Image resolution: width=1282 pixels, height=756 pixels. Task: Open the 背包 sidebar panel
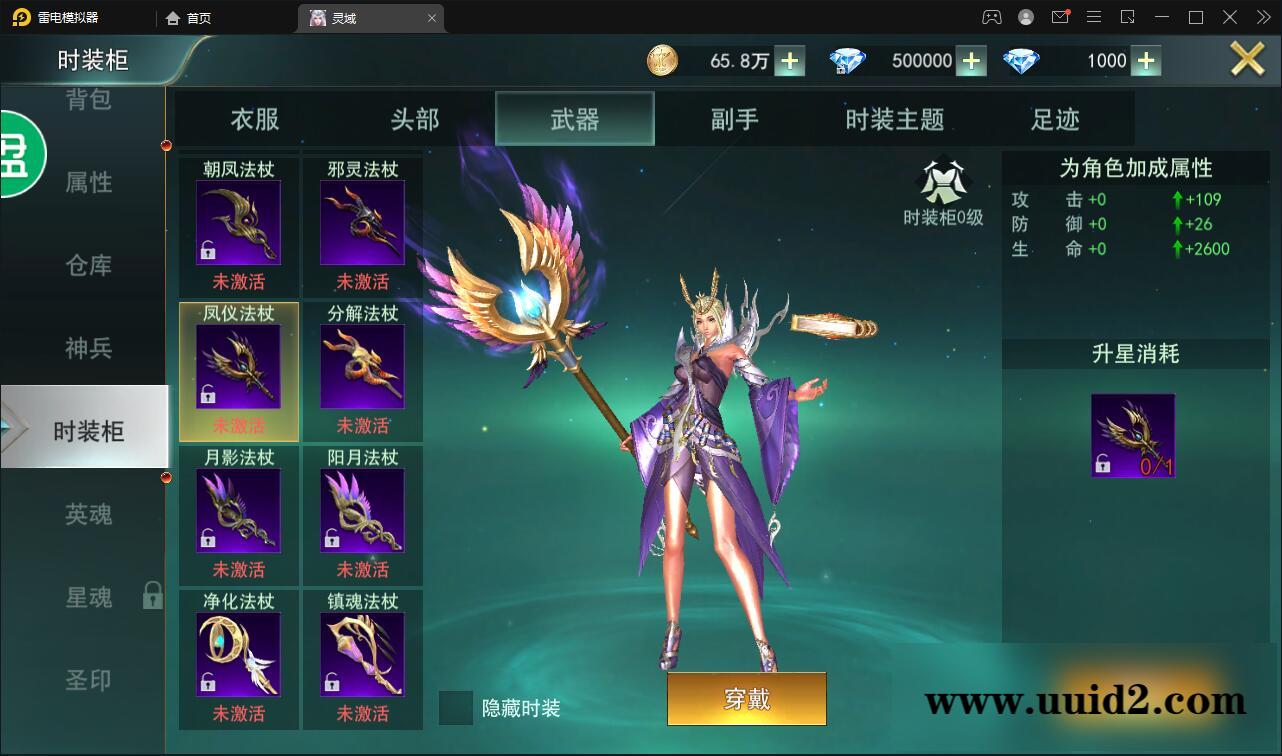coord(87,100)
